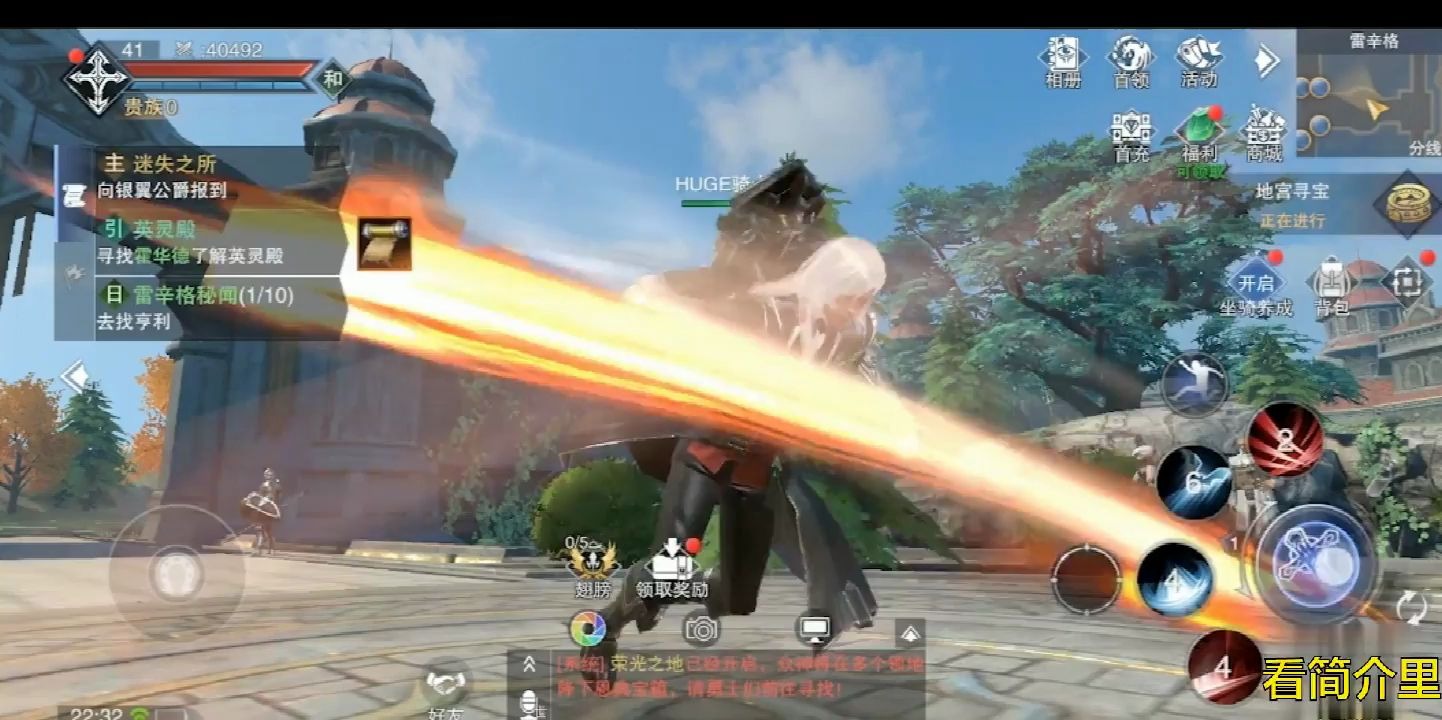Open the 活动 events menu
The image size is (1442, 720).
[x=1198, y=60]
